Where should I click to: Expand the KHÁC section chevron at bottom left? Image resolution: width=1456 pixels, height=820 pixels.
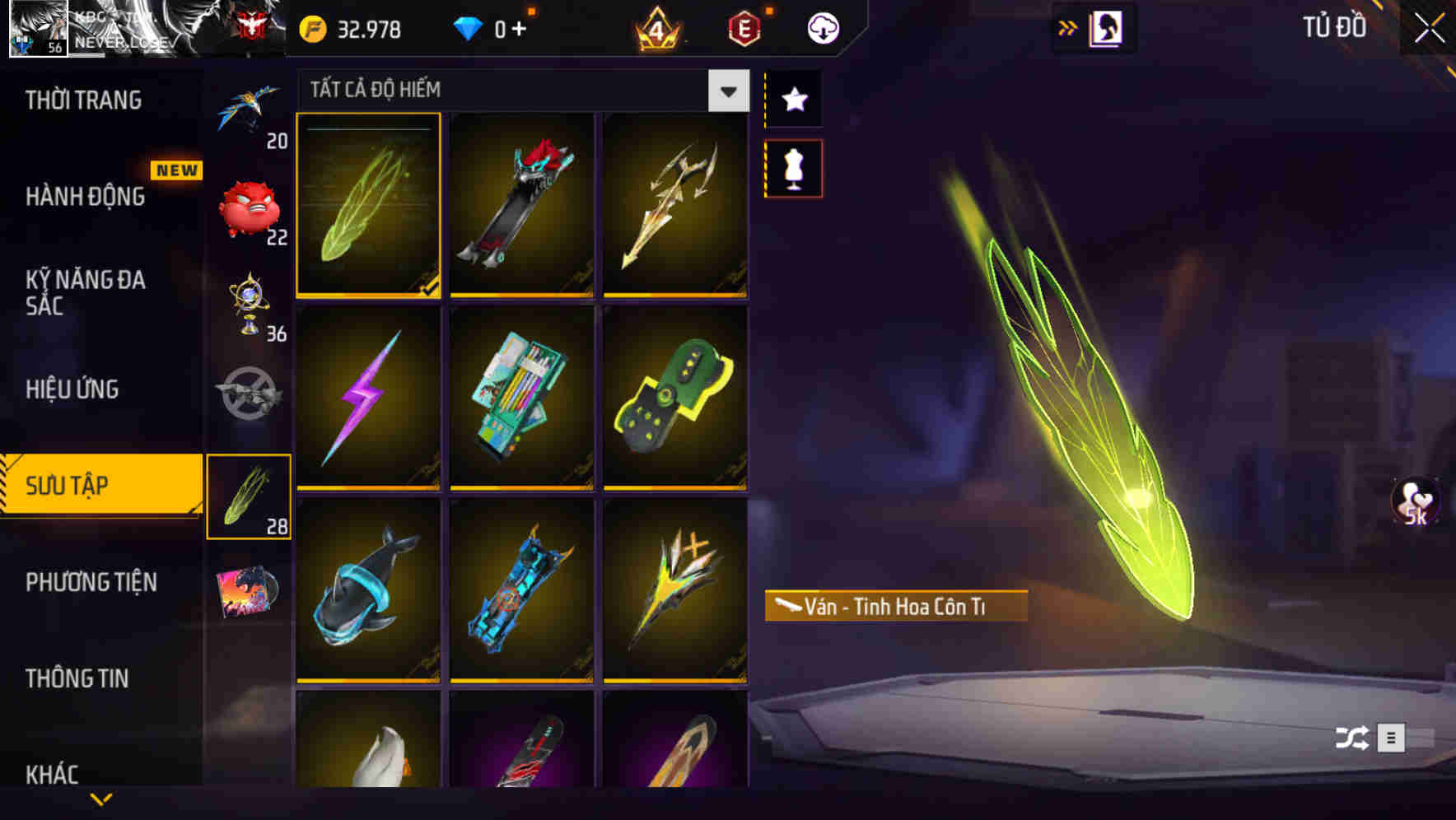pos(101,799)
